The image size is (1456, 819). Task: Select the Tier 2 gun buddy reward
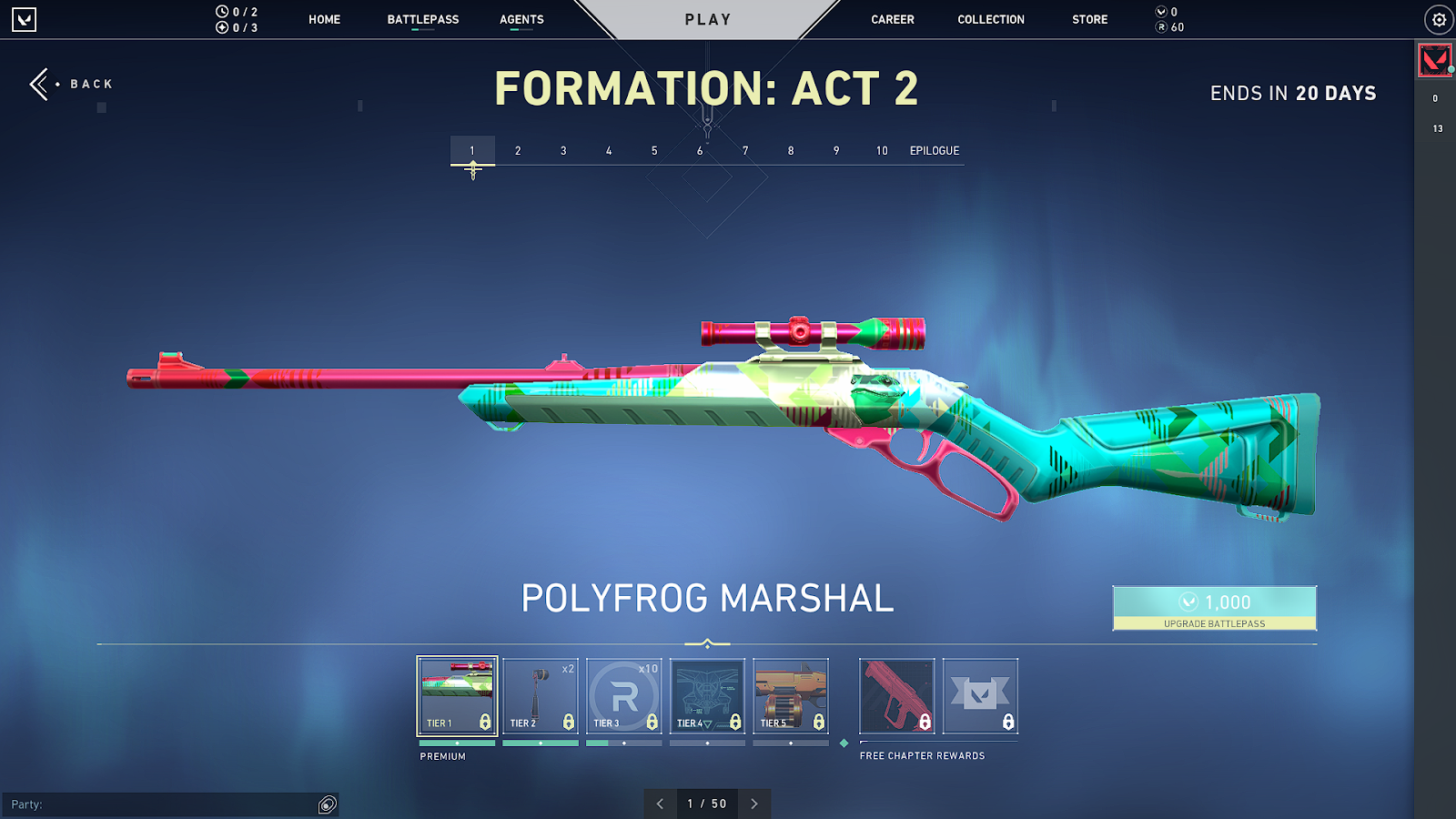(x=541, y=696)
